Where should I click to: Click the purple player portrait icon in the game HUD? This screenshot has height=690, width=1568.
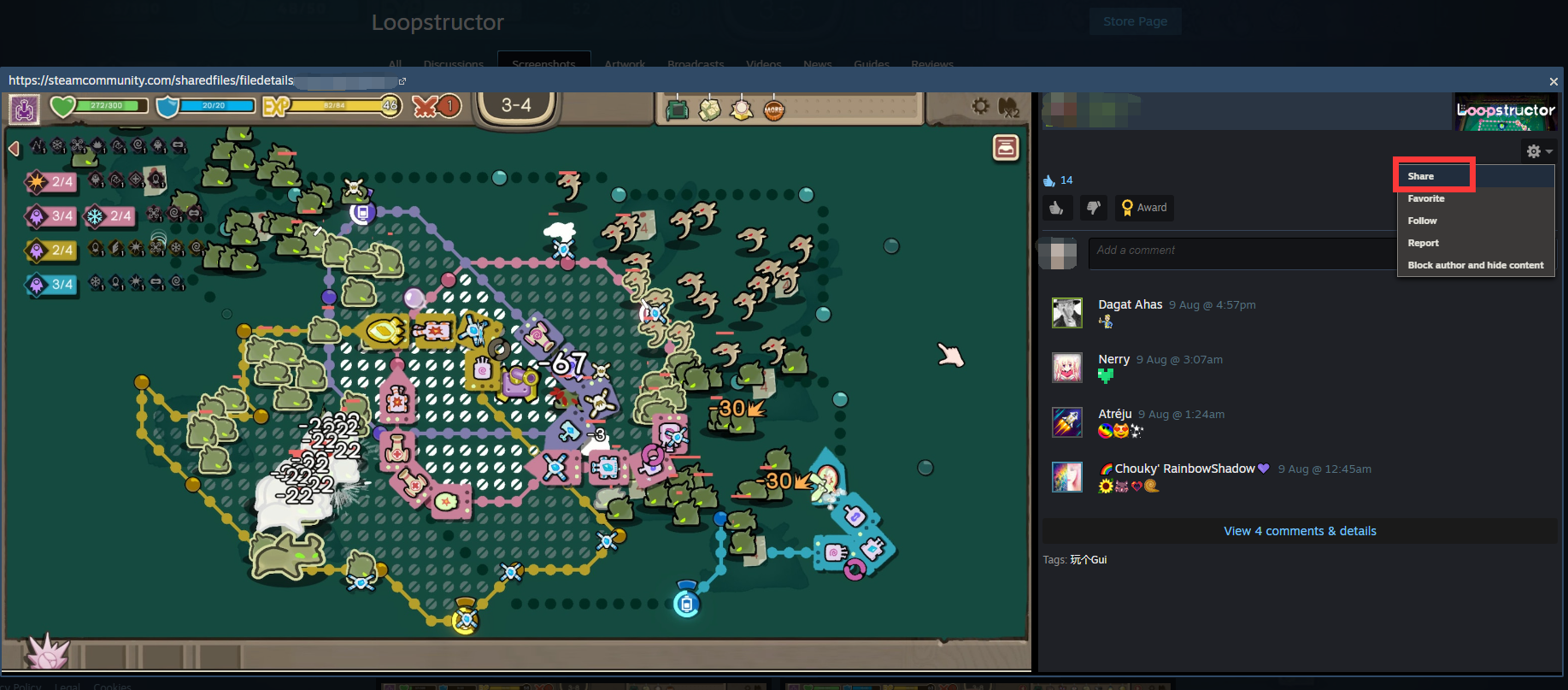click(x=23, y=109)
